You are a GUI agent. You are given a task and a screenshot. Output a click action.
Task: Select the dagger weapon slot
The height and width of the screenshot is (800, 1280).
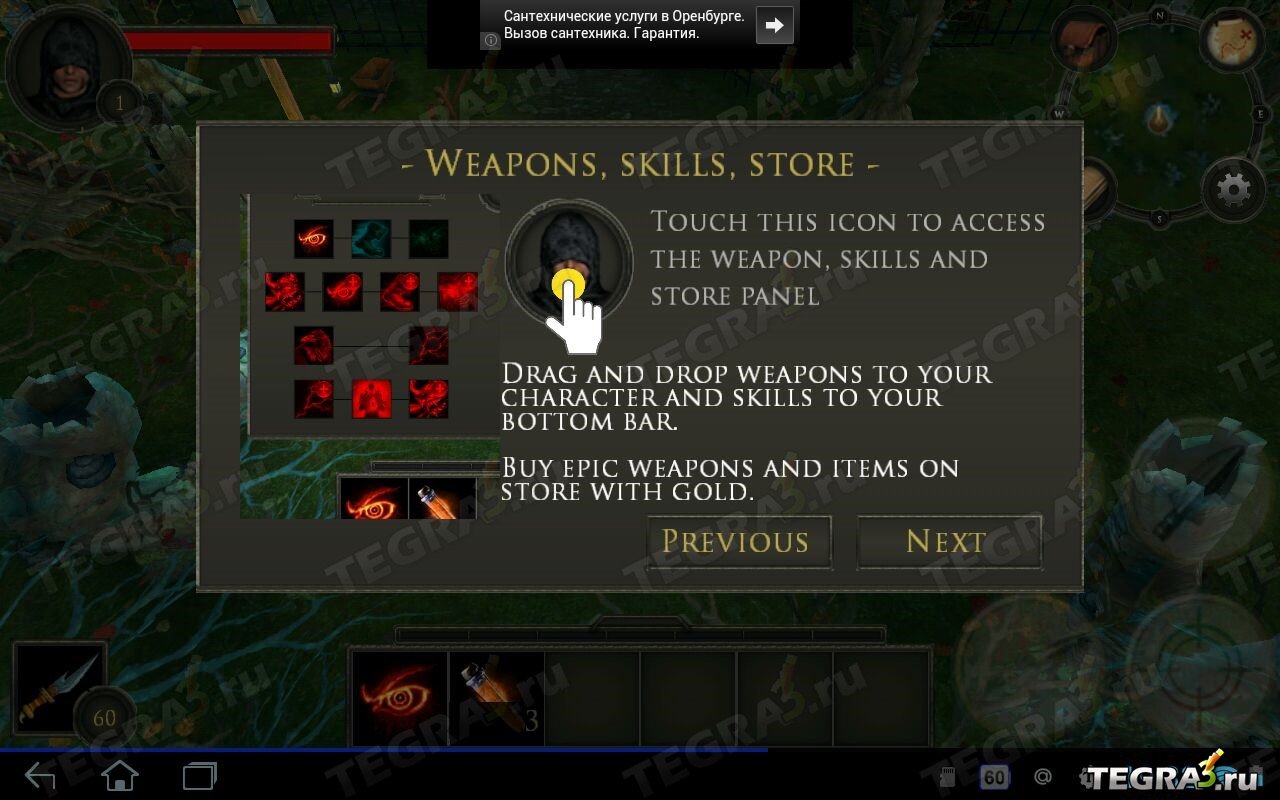tap(60, 688)
